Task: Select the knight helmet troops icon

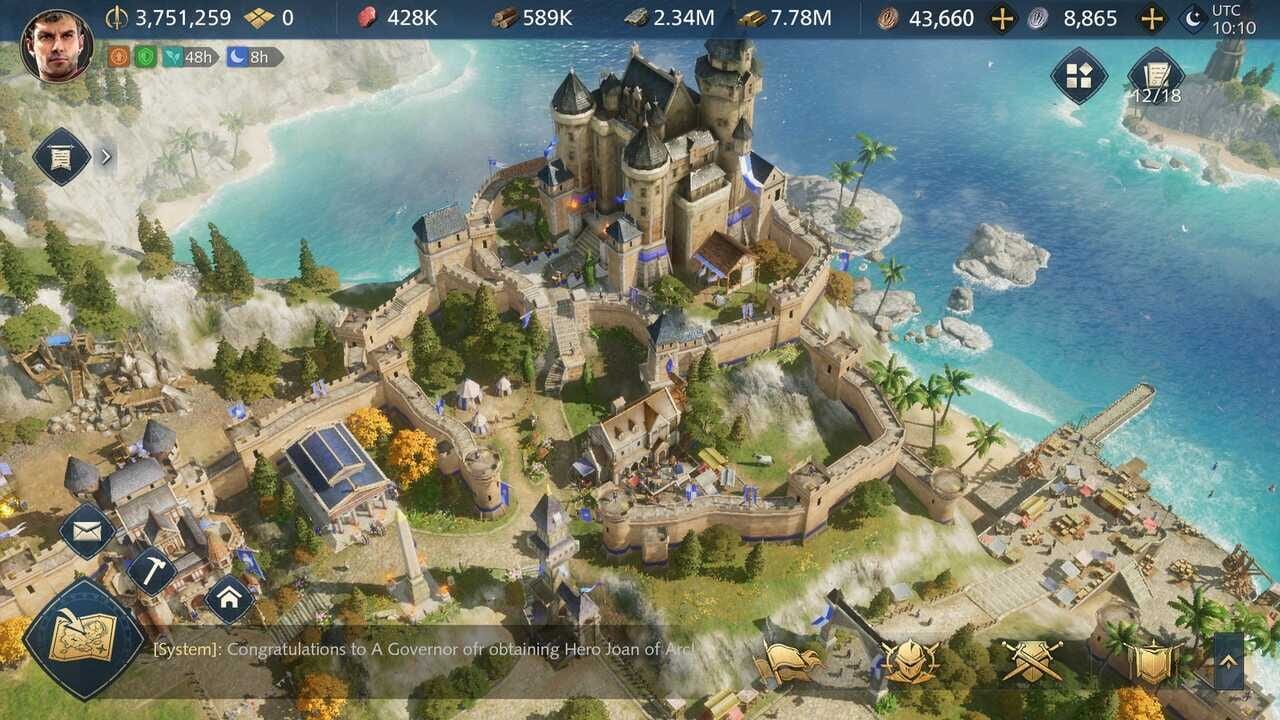Action: [909, 661]
